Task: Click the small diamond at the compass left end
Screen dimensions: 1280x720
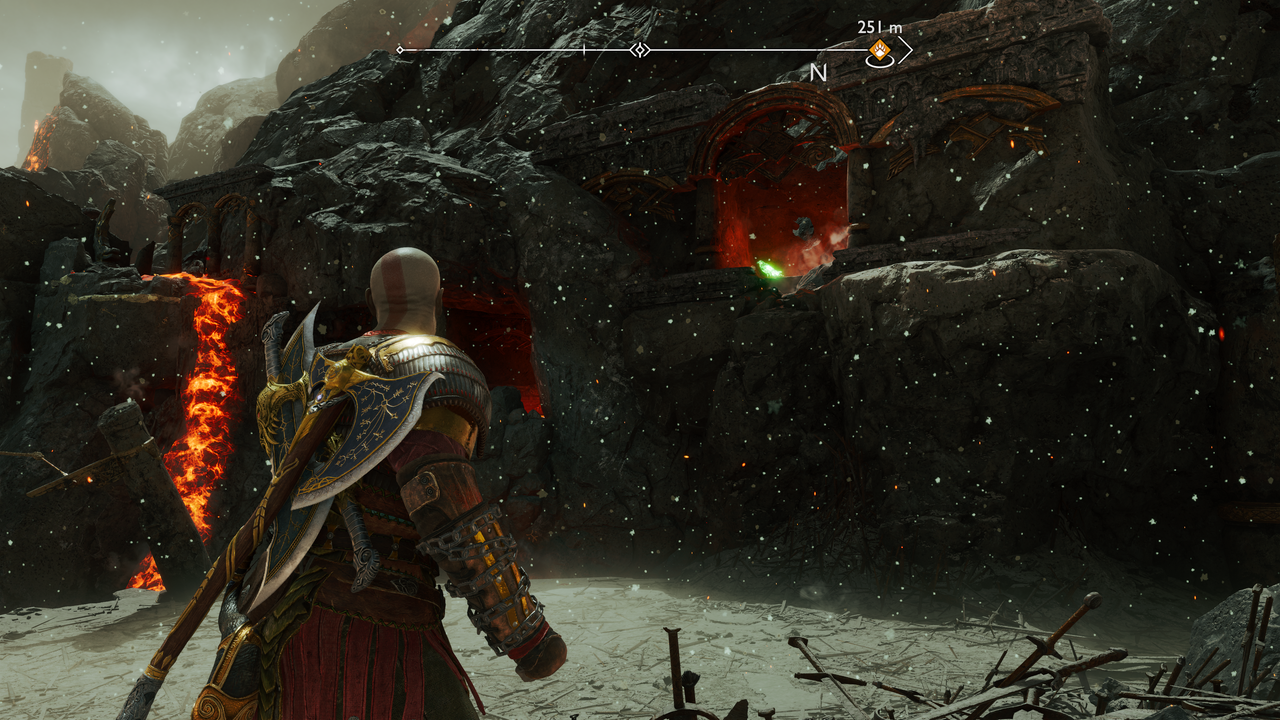Action: (x=399, y=49)
